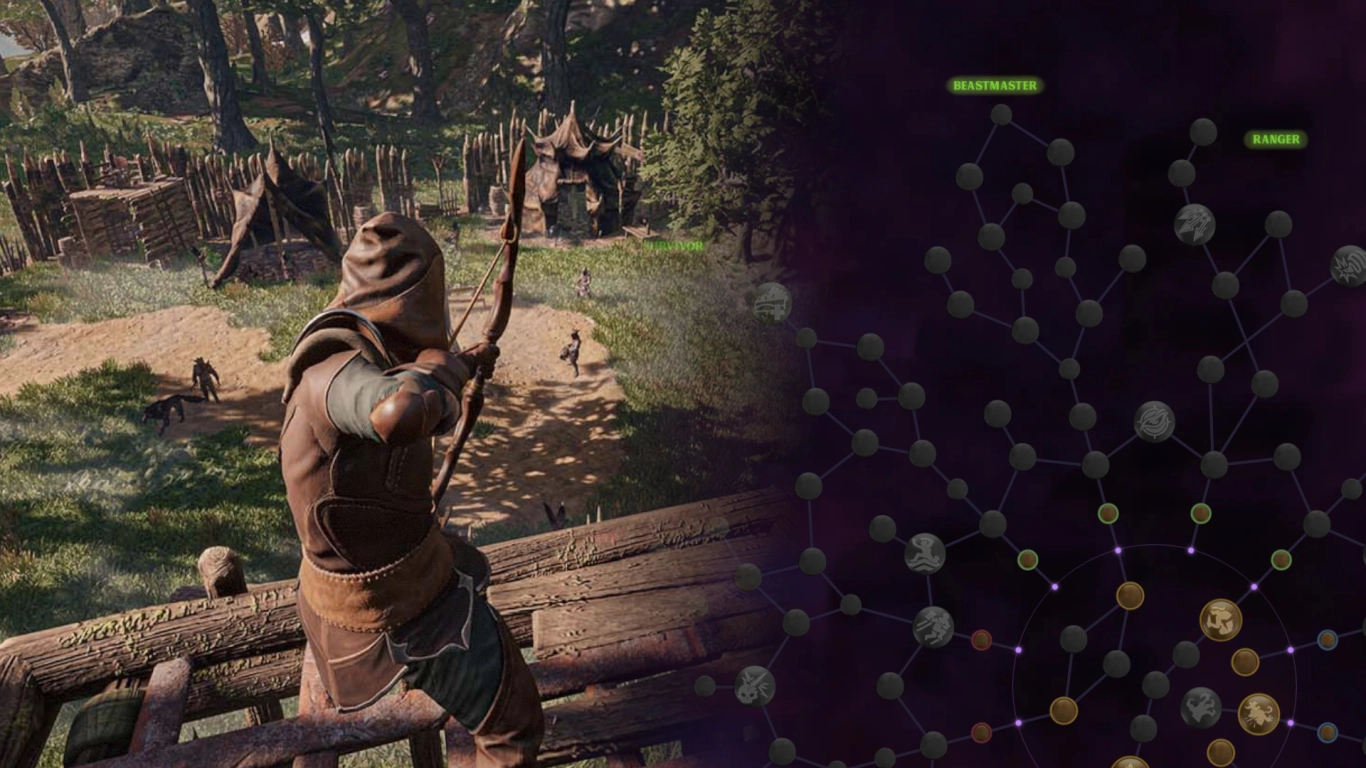
Task: Click the node directly beneath the Beastmaster label
Action: pos(1001,114)
